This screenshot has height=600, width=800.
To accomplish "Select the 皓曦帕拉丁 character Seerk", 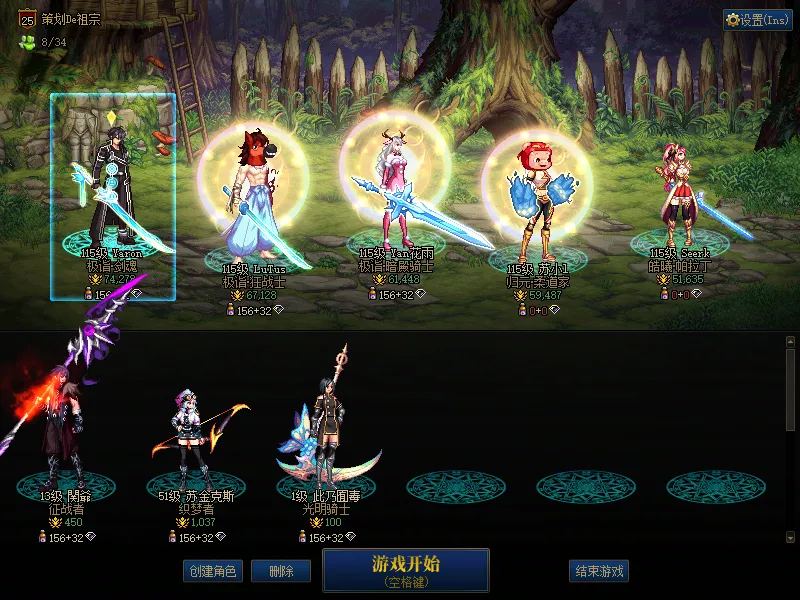I will (680, 200).
